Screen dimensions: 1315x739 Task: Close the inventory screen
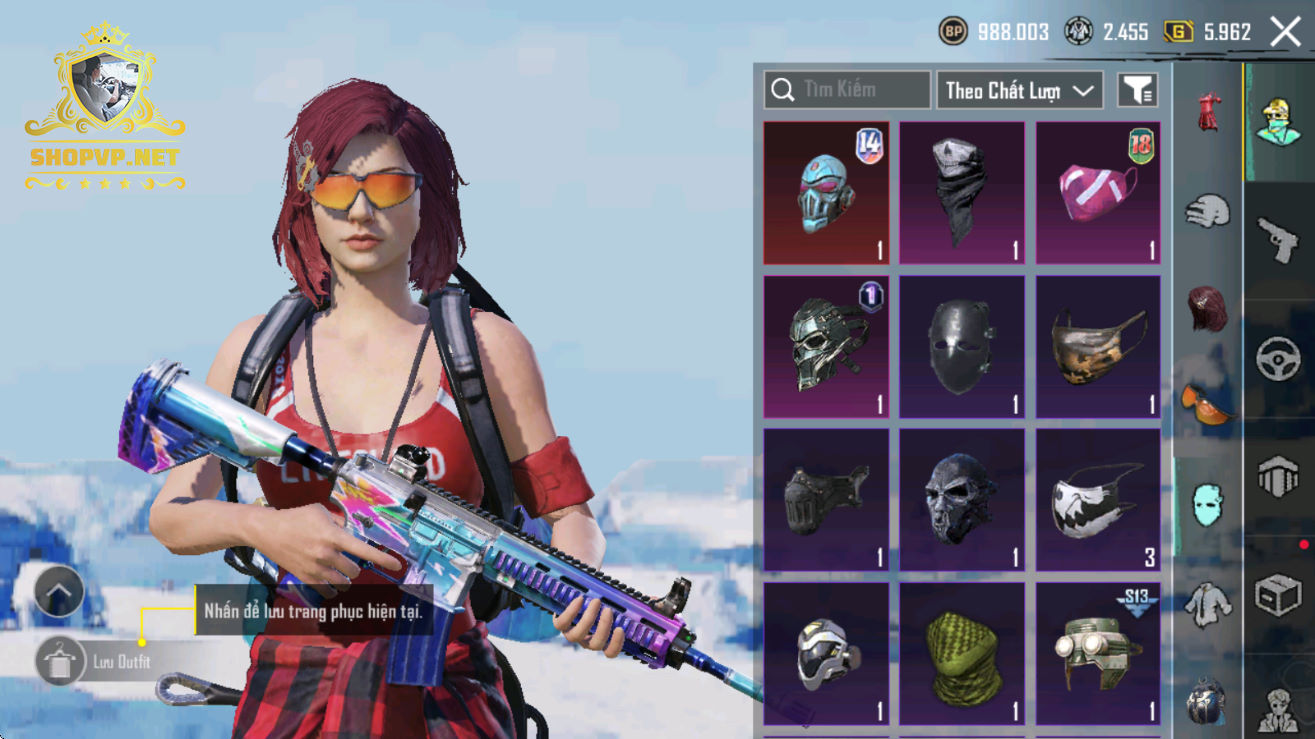tap(1285, 32)
